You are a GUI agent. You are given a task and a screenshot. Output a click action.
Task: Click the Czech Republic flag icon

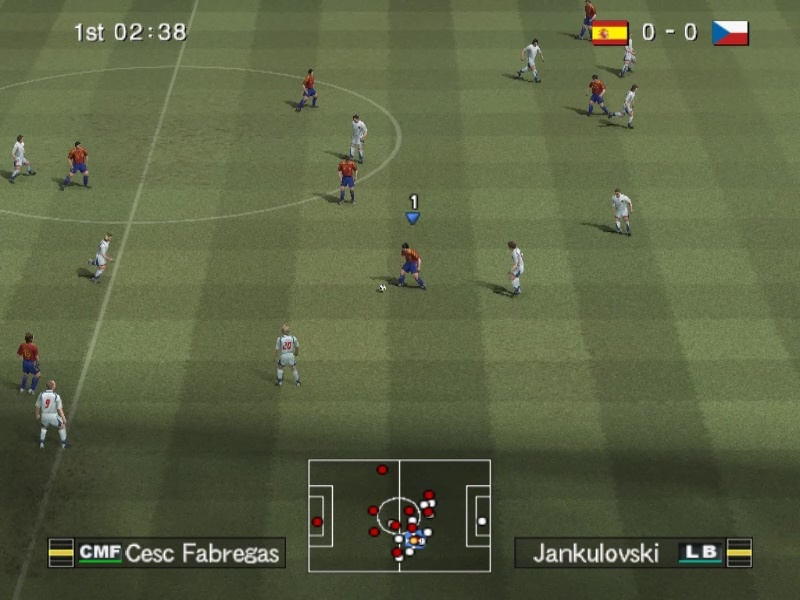[730, 33]
